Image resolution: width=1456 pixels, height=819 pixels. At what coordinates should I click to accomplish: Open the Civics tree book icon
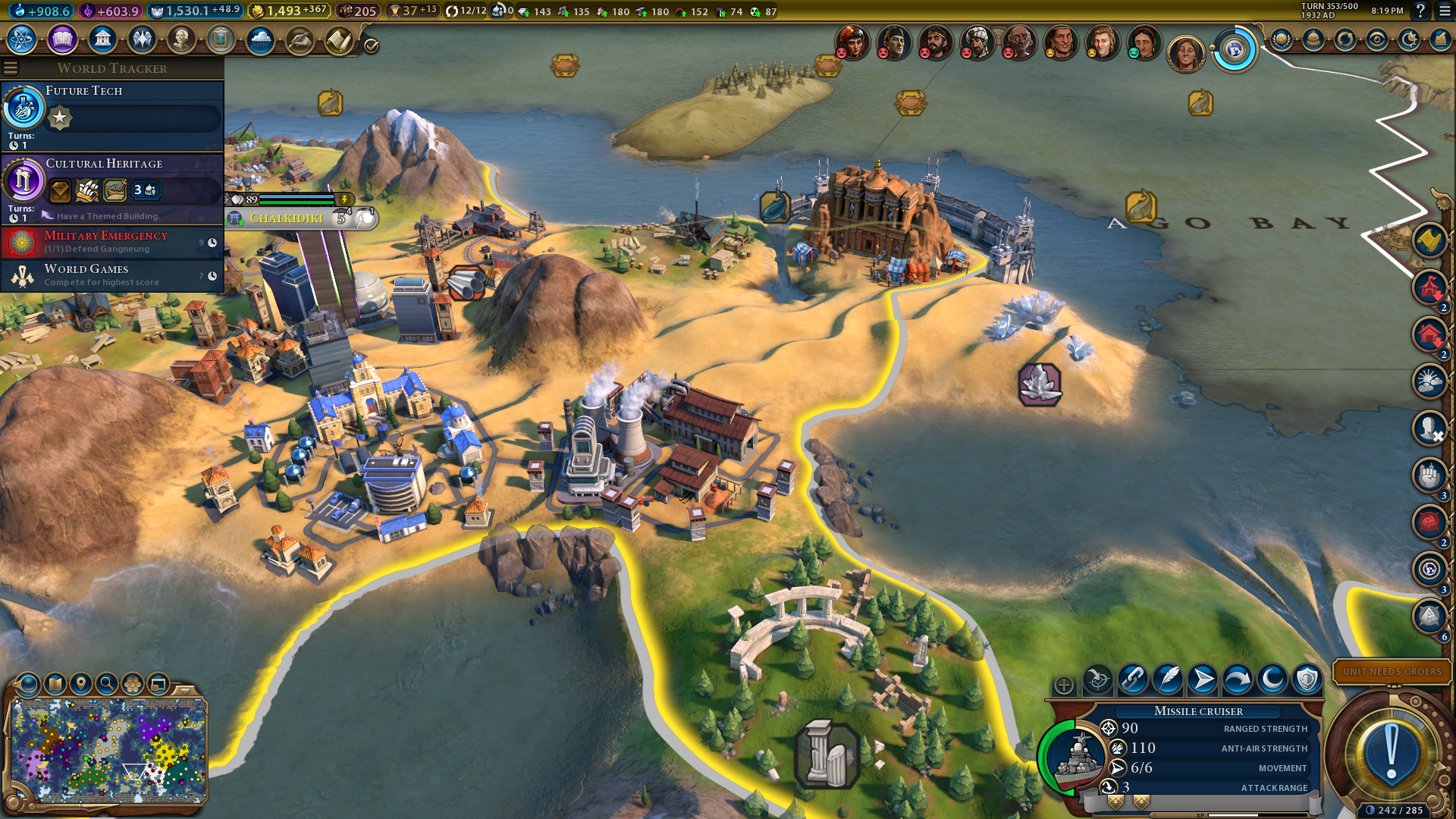[62, 39]
